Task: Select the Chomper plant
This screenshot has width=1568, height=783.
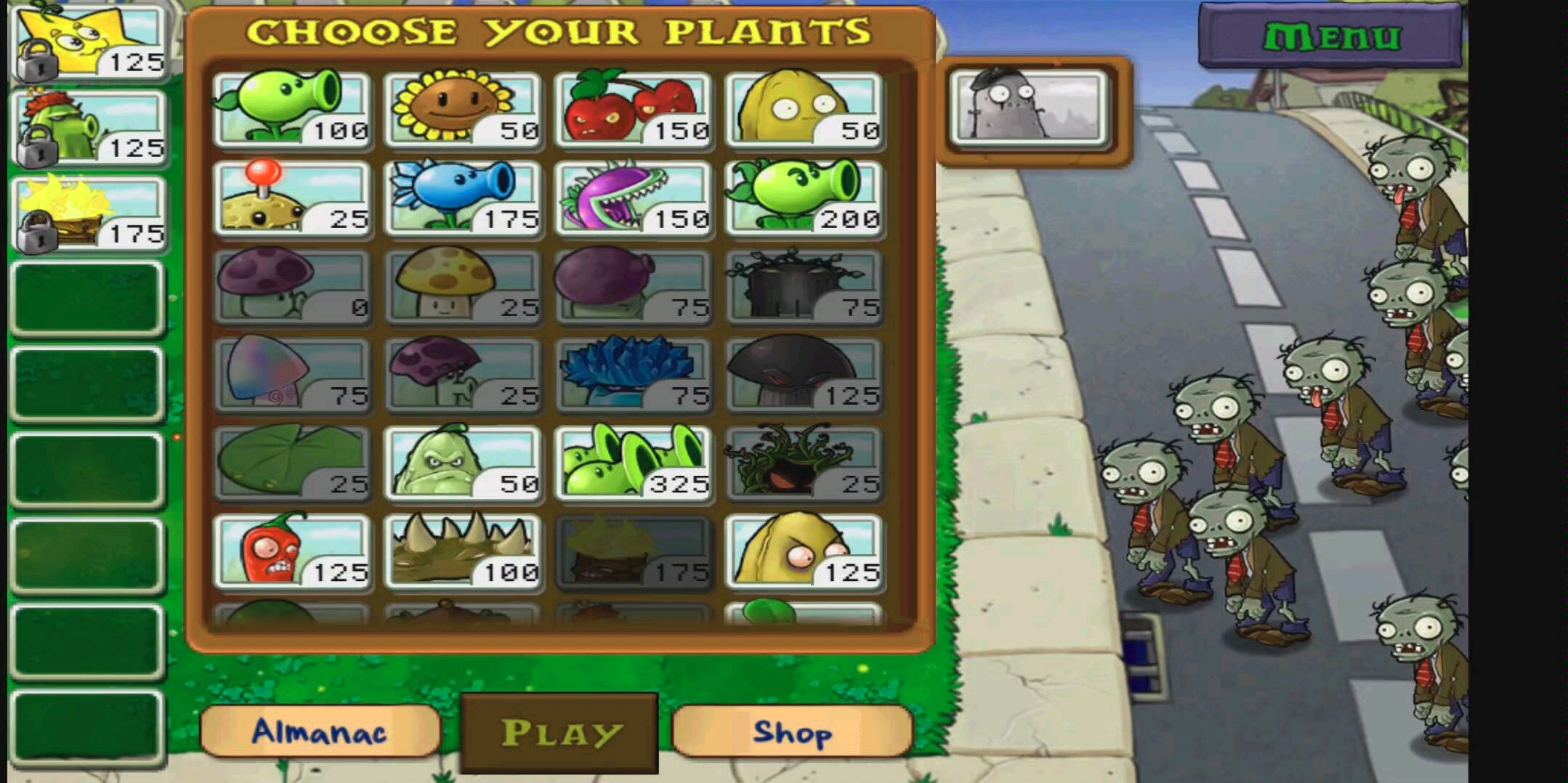Action: 636,200
